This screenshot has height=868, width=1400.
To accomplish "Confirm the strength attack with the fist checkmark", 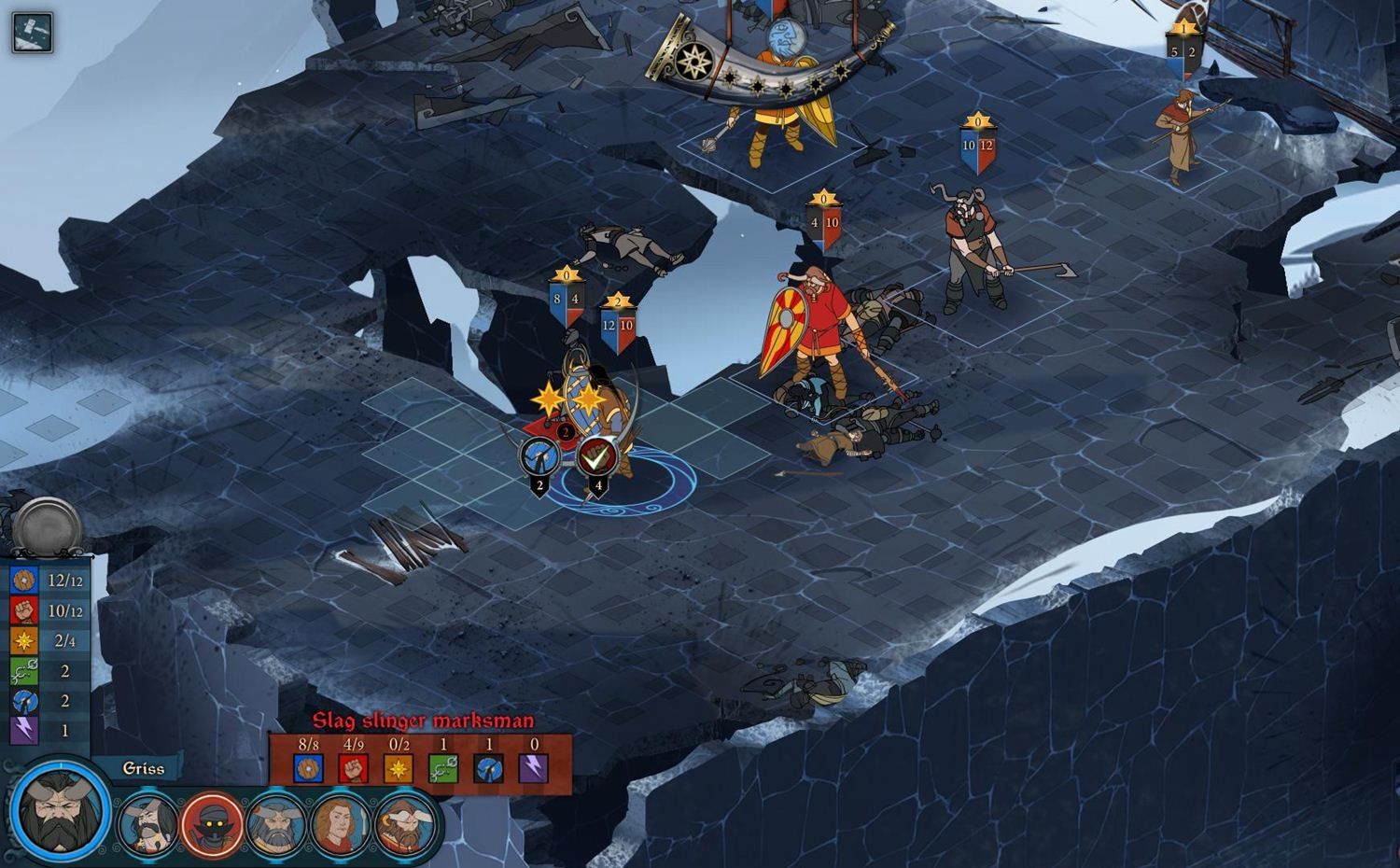I will pos(595,455).
